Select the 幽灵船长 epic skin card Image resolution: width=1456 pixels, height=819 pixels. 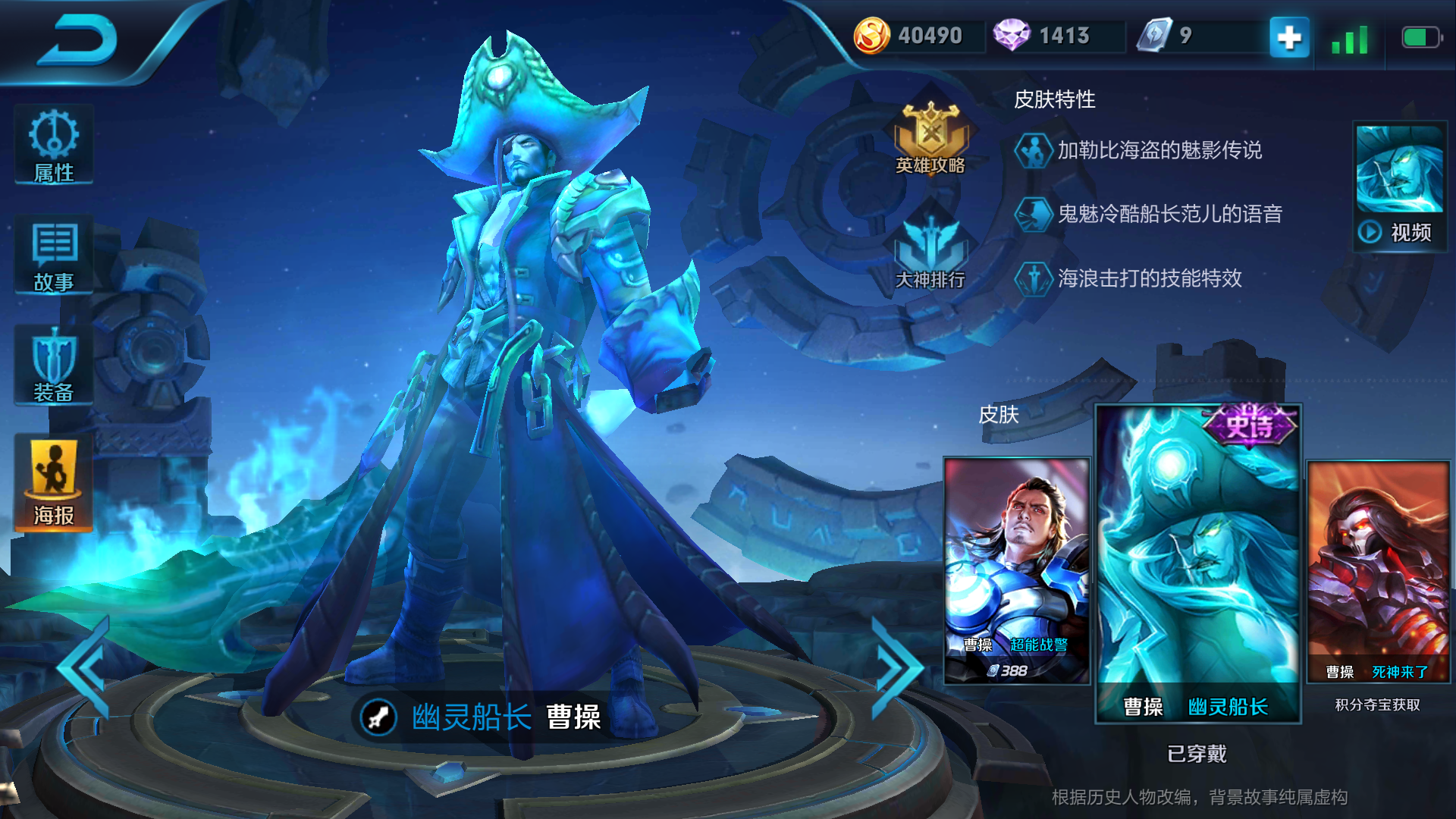(x=1198, y=563)
